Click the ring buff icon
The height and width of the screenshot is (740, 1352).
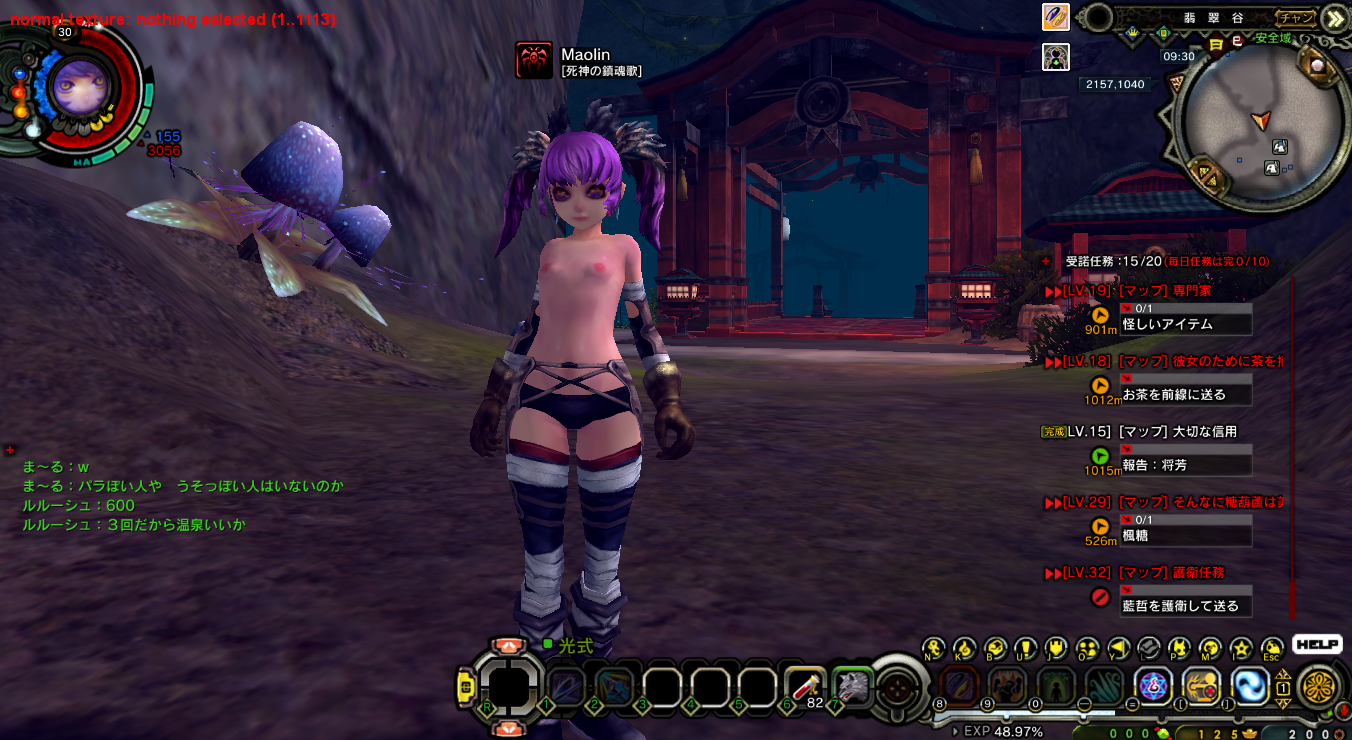click(x=1056, y=17)
